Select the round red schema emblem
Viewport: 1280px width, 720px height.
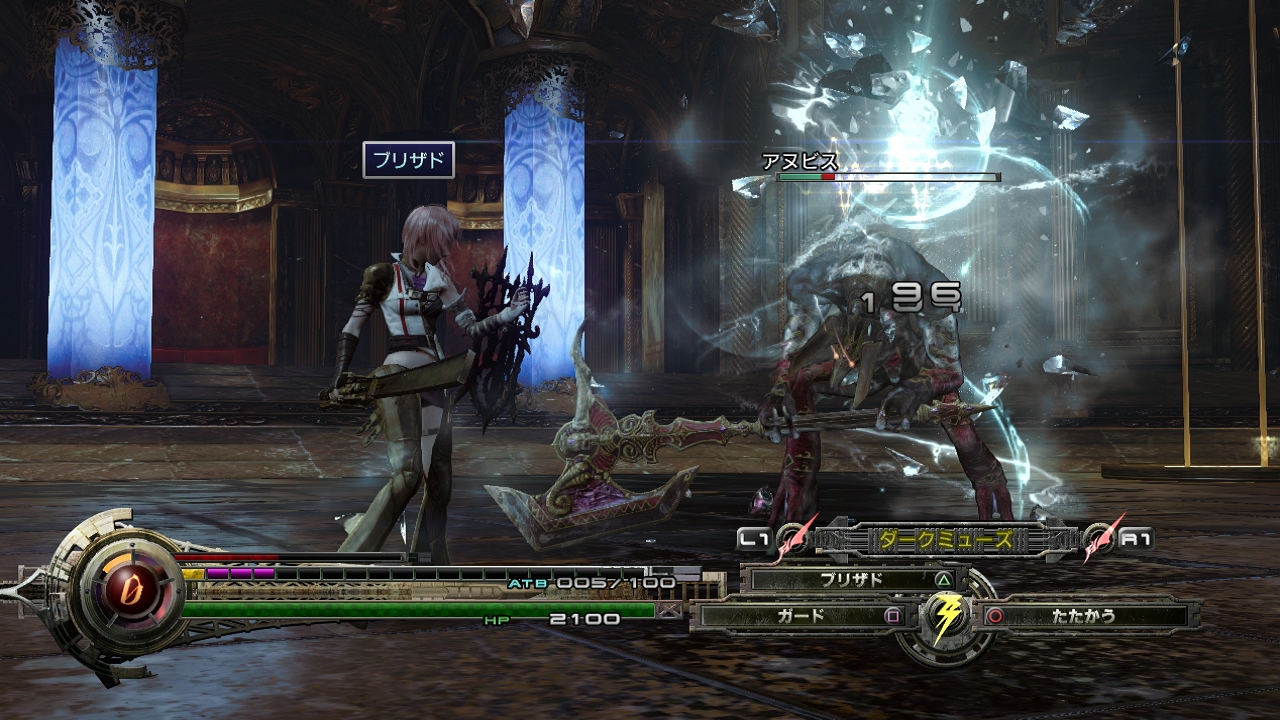click(x=120, y=583)
